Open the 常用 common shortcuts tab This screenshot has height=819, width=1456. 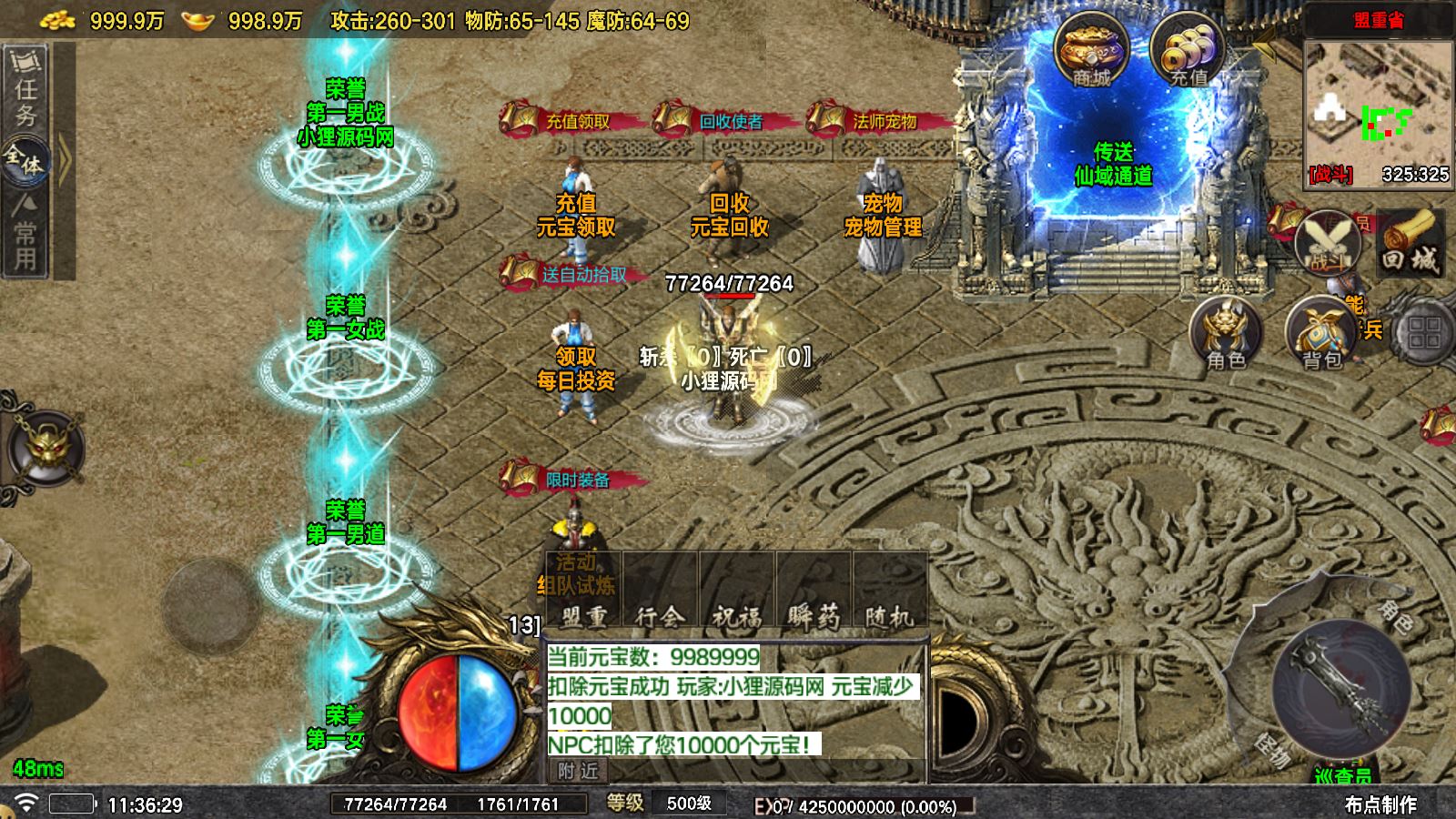tap(25, 235)
